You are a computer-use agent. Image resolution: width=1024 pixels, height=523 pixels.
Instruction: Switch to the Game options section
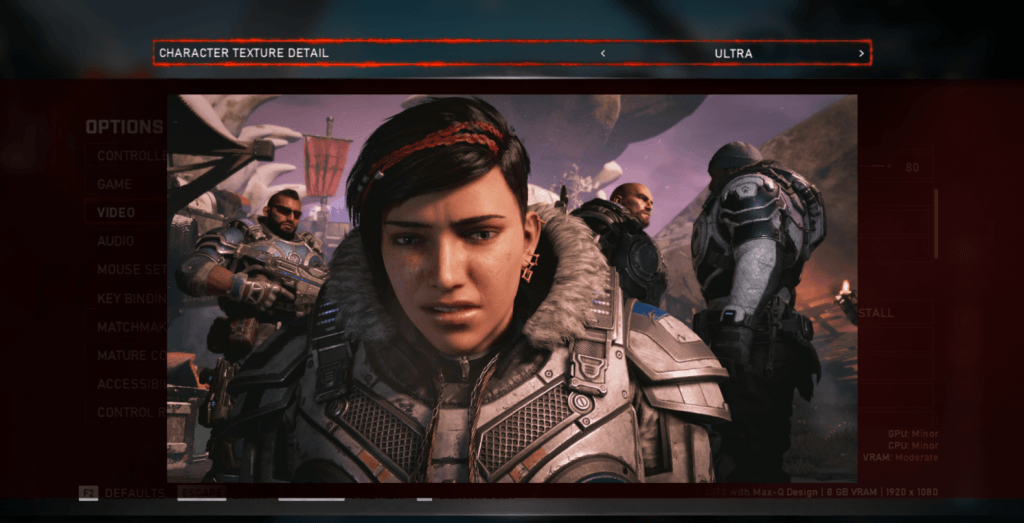click(x=116, y=185)
